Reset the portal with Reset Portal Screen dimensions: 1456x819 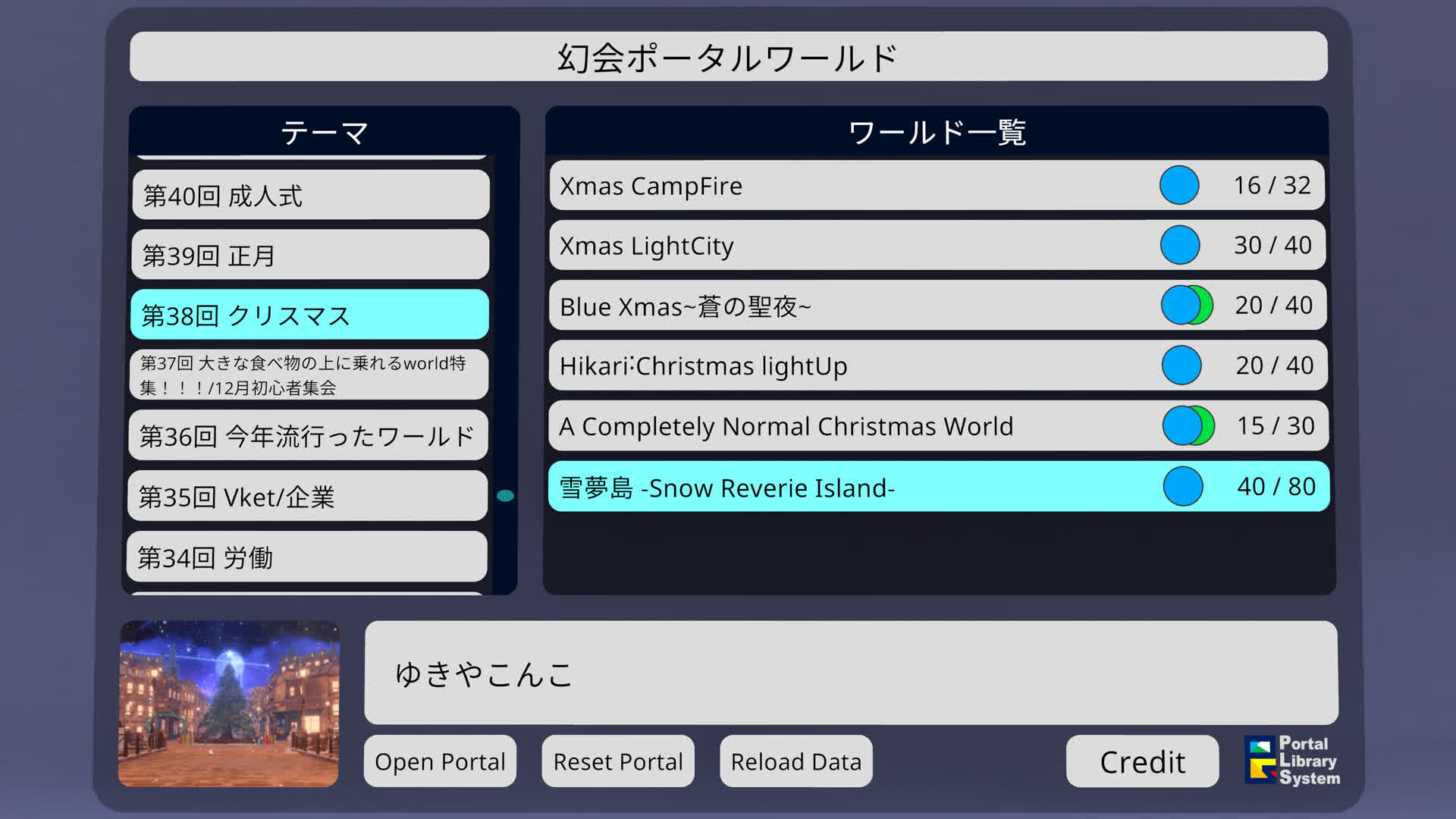pyautogui.click(x=618, y=761)
